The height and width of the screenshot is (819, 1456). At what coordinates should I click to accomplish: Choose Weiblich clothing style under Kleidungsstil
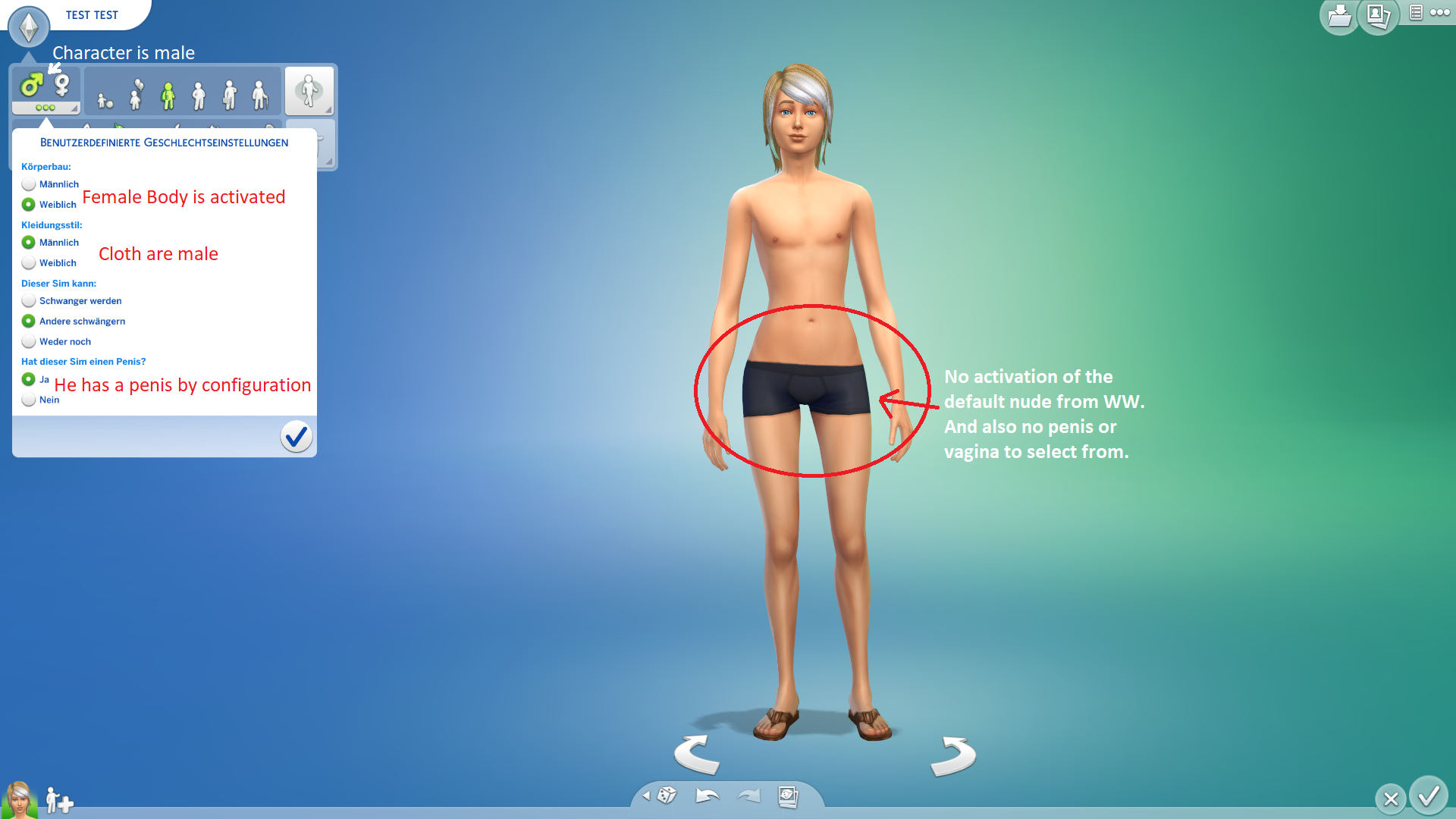click(29, 262)
